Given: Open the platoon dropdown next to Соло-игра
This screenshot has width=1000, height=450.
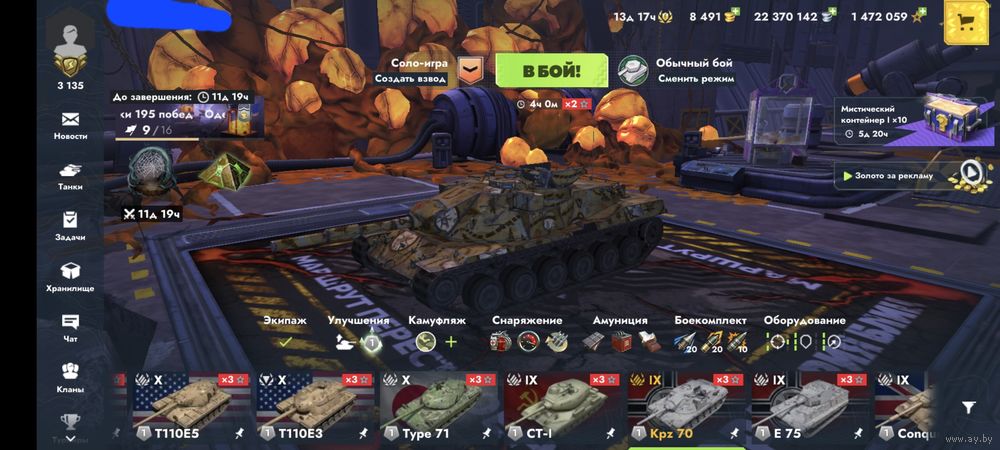Looking at the screenshot, I should (469, 70).
